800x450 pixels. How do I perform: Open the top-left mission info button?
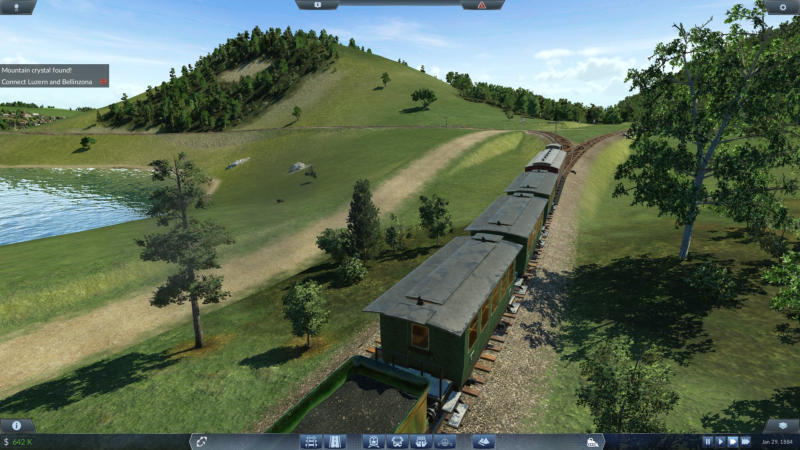[18, 6]
